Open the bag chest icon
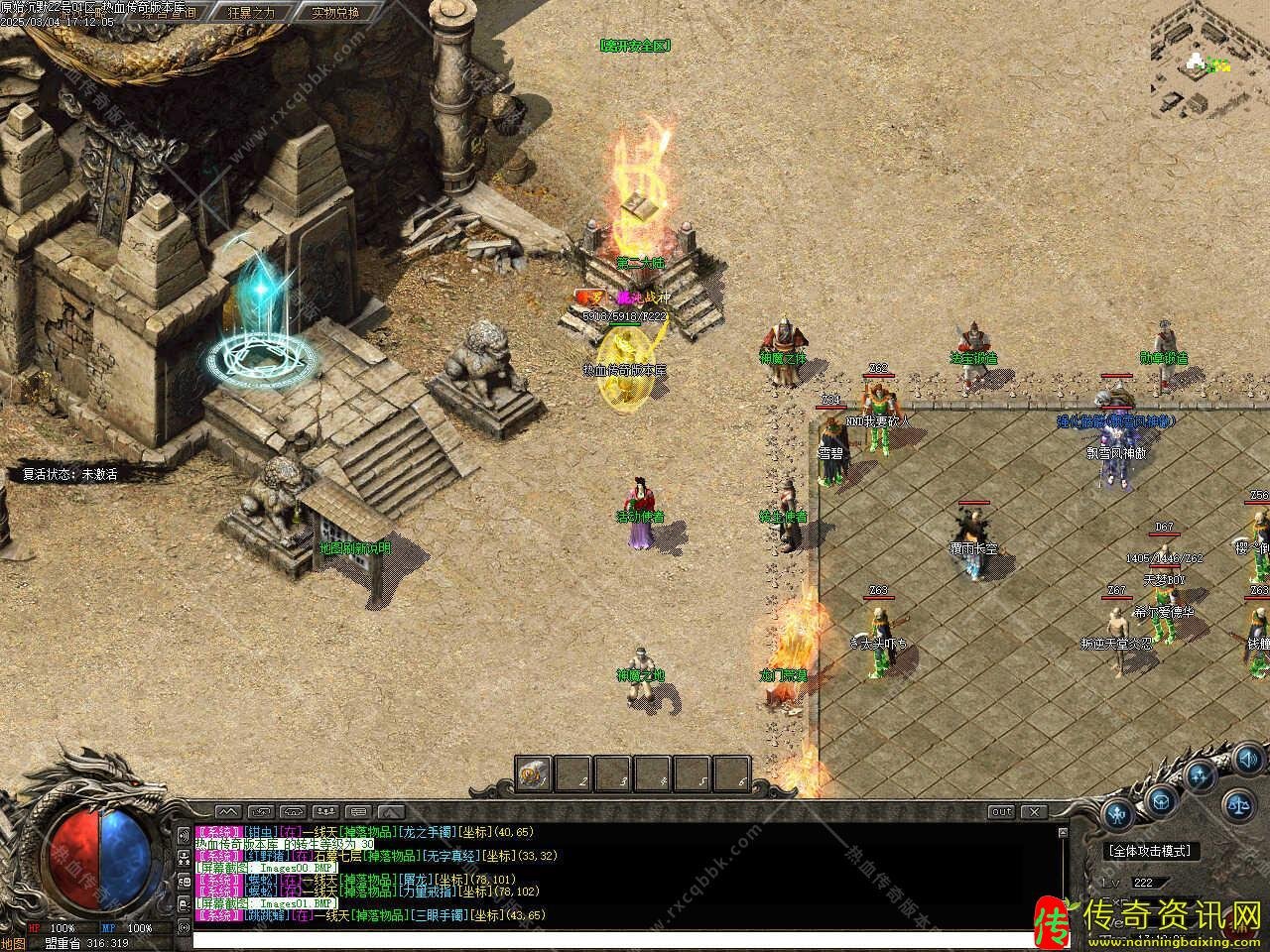Image resolution: width=1270 pixels, height=952 pixels. [1162, 801]
